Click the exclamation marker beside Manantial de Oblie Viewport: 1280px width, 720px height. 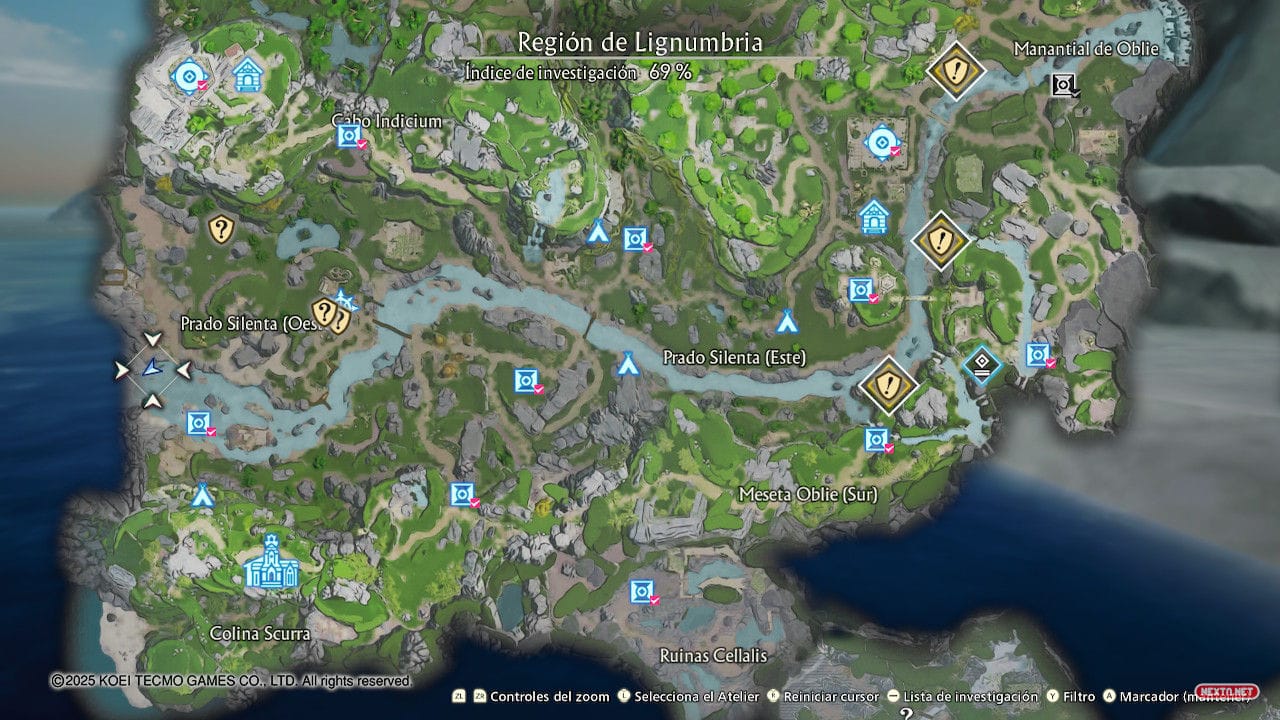click(x=956, y=70)
